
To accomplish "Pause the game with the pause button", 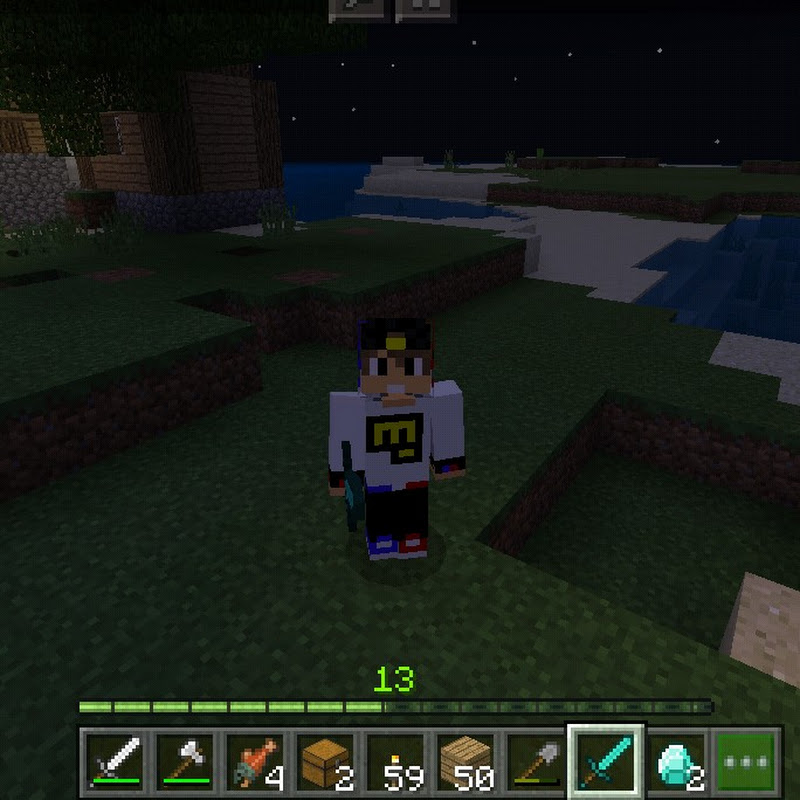I will coord(428,9).
